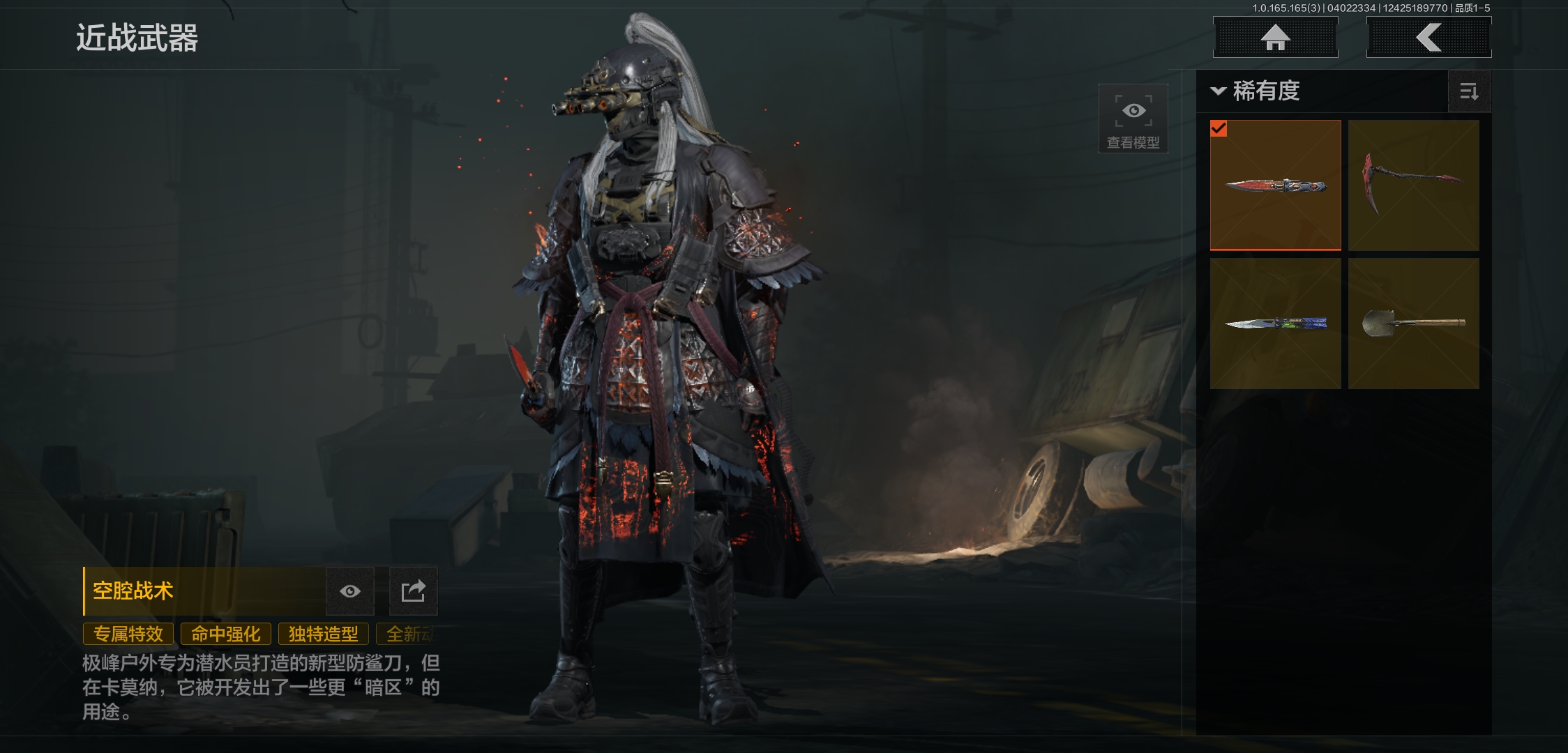1568x753 pixels.
Task: Click the 命中强化 tag
Action: [226, 634]
